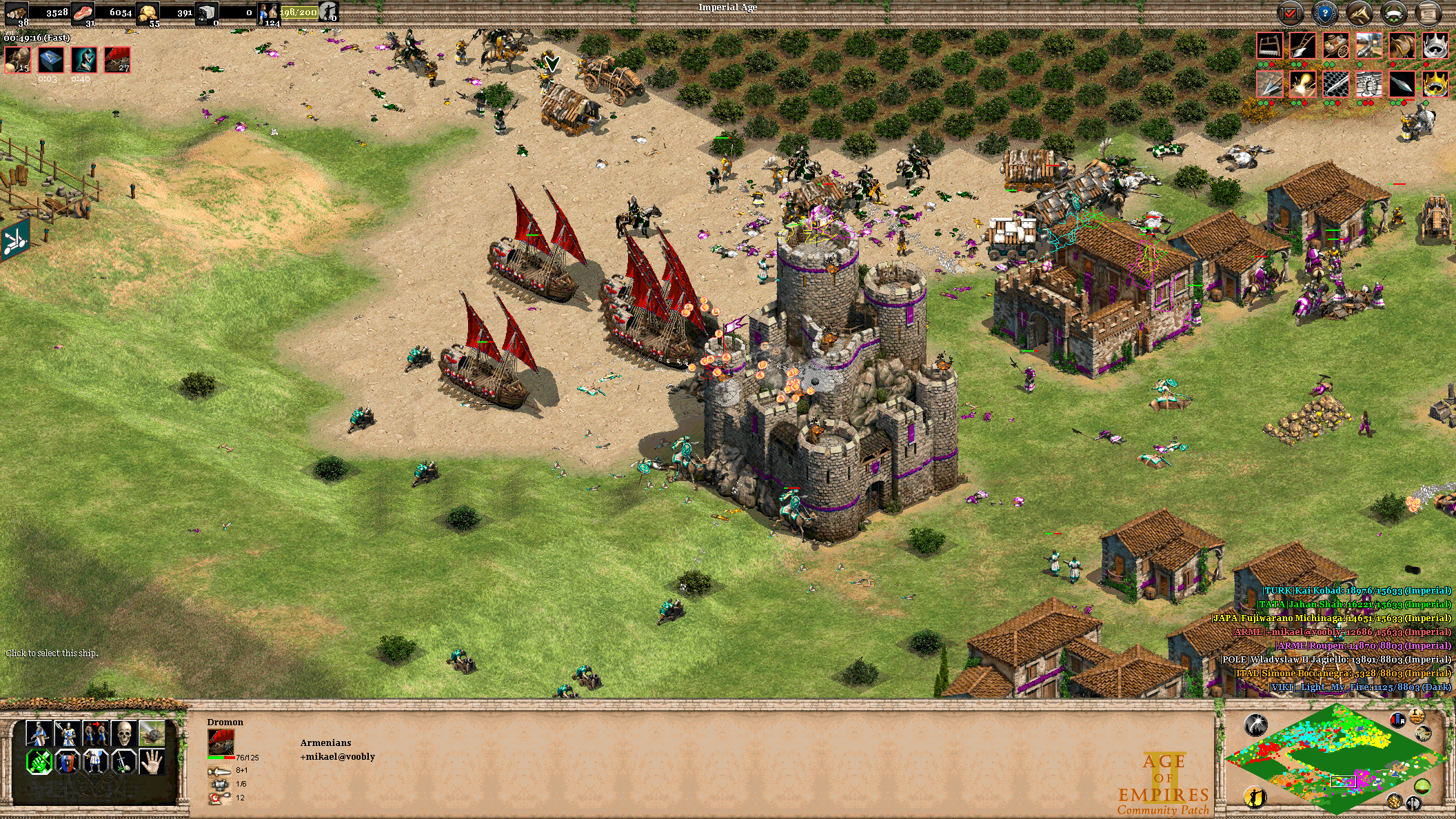Set the green fist aggressive stance
The image size is (1456, 819).
point(39,762)
